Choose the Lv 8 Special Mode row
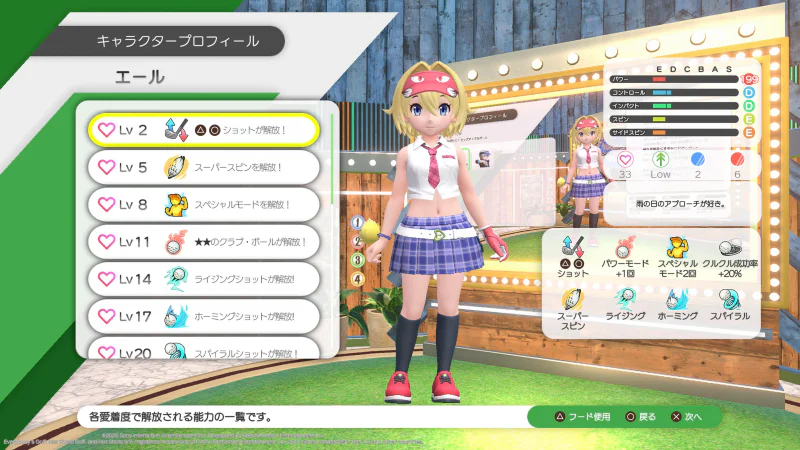 tap(203, 204)
